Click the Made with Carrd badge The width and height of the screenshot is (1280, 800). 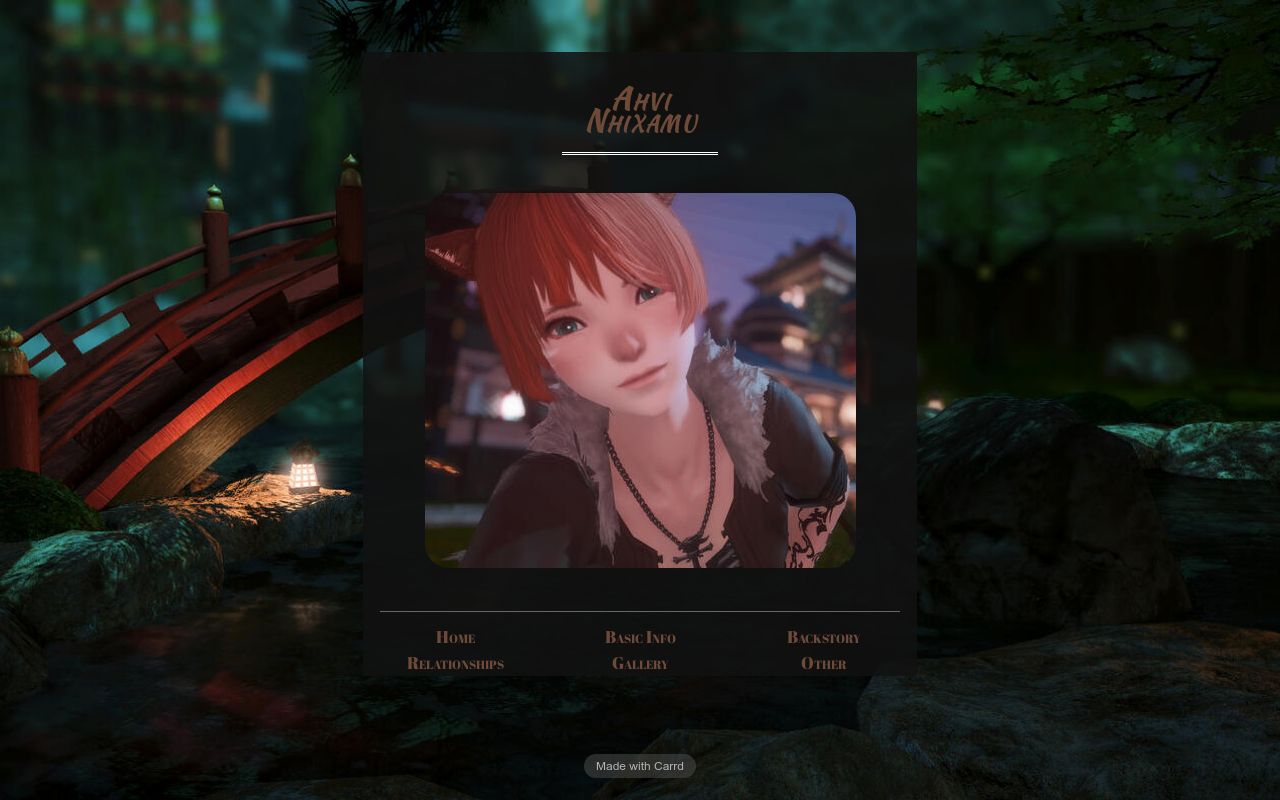pos(640,766)
